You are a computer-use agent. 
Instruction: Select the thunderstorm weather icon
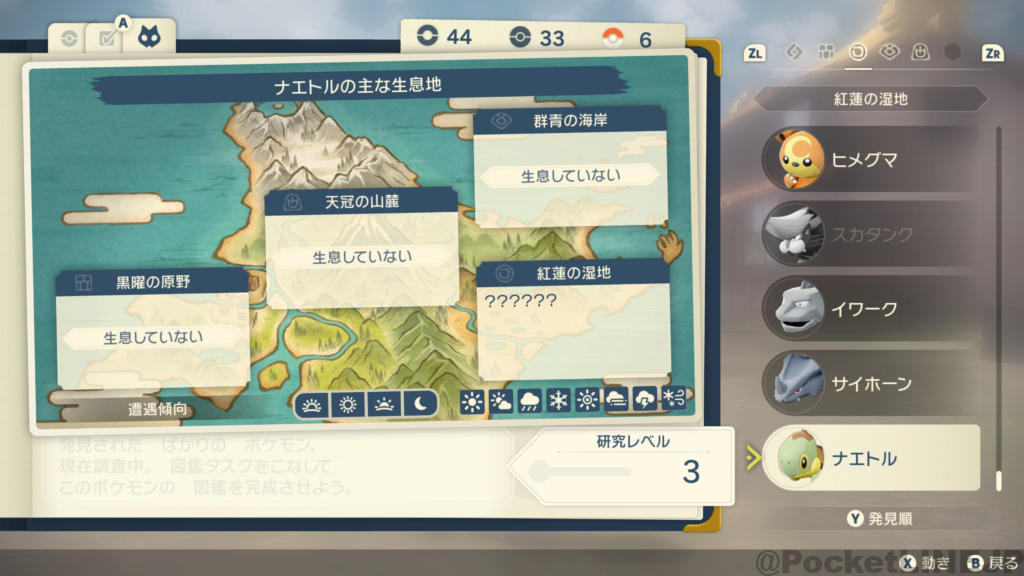click(645, 402)
